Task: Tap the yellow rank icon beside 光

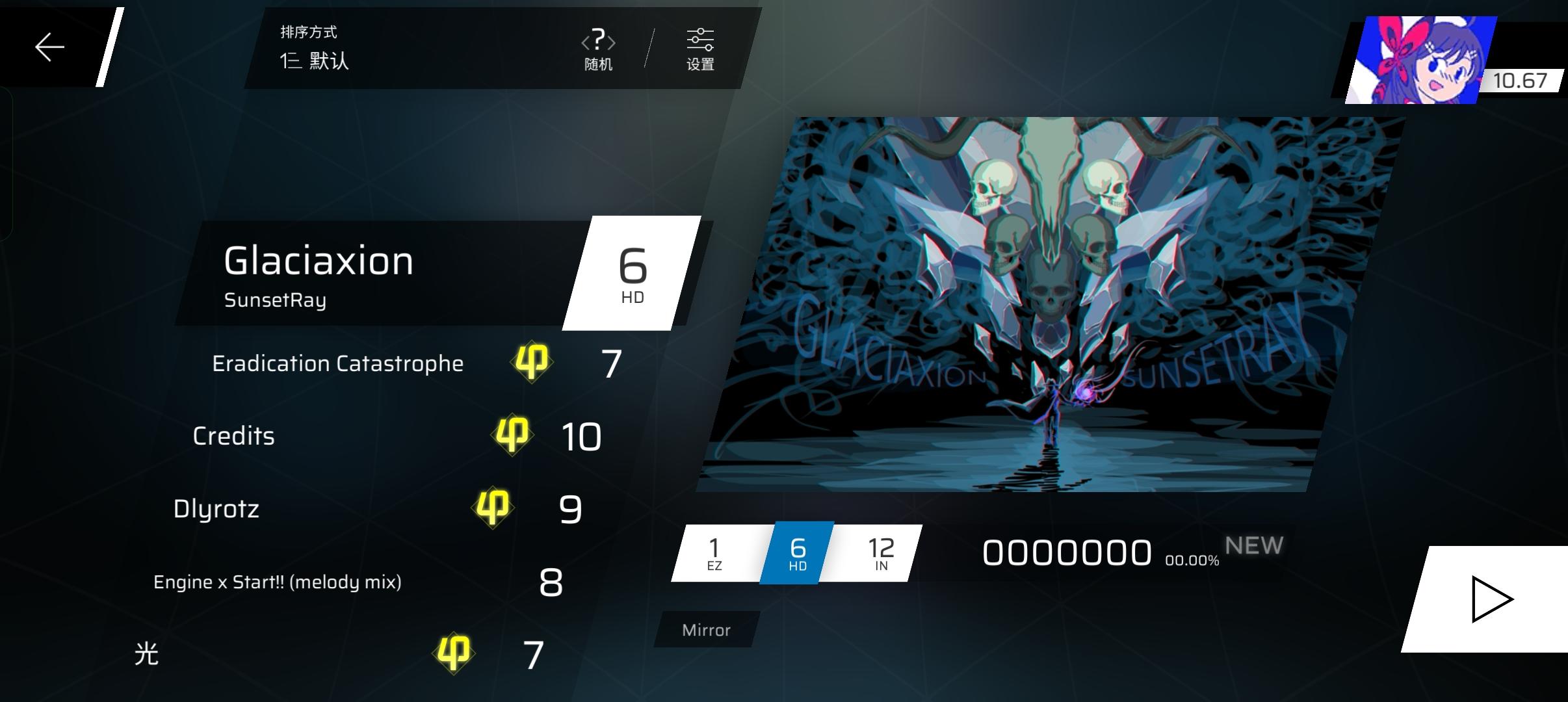Action: (455, 653)
